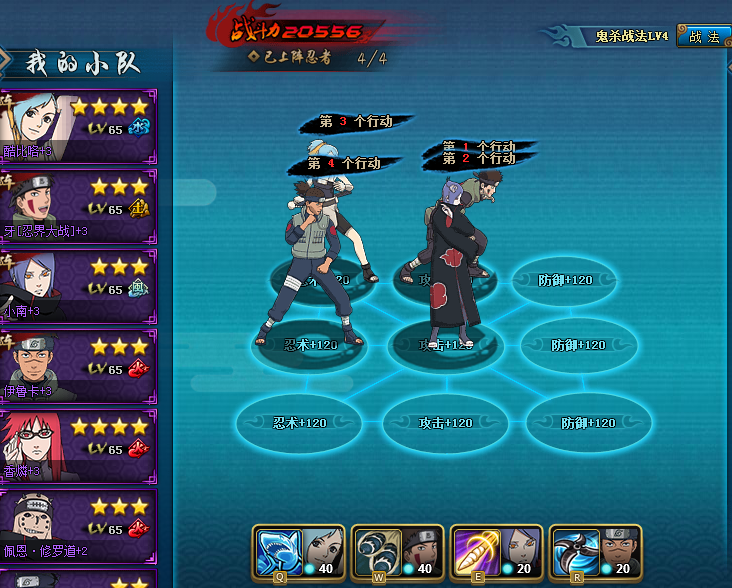Use the golden paper spear skill
732x588 pixels.
click(471, 549)
